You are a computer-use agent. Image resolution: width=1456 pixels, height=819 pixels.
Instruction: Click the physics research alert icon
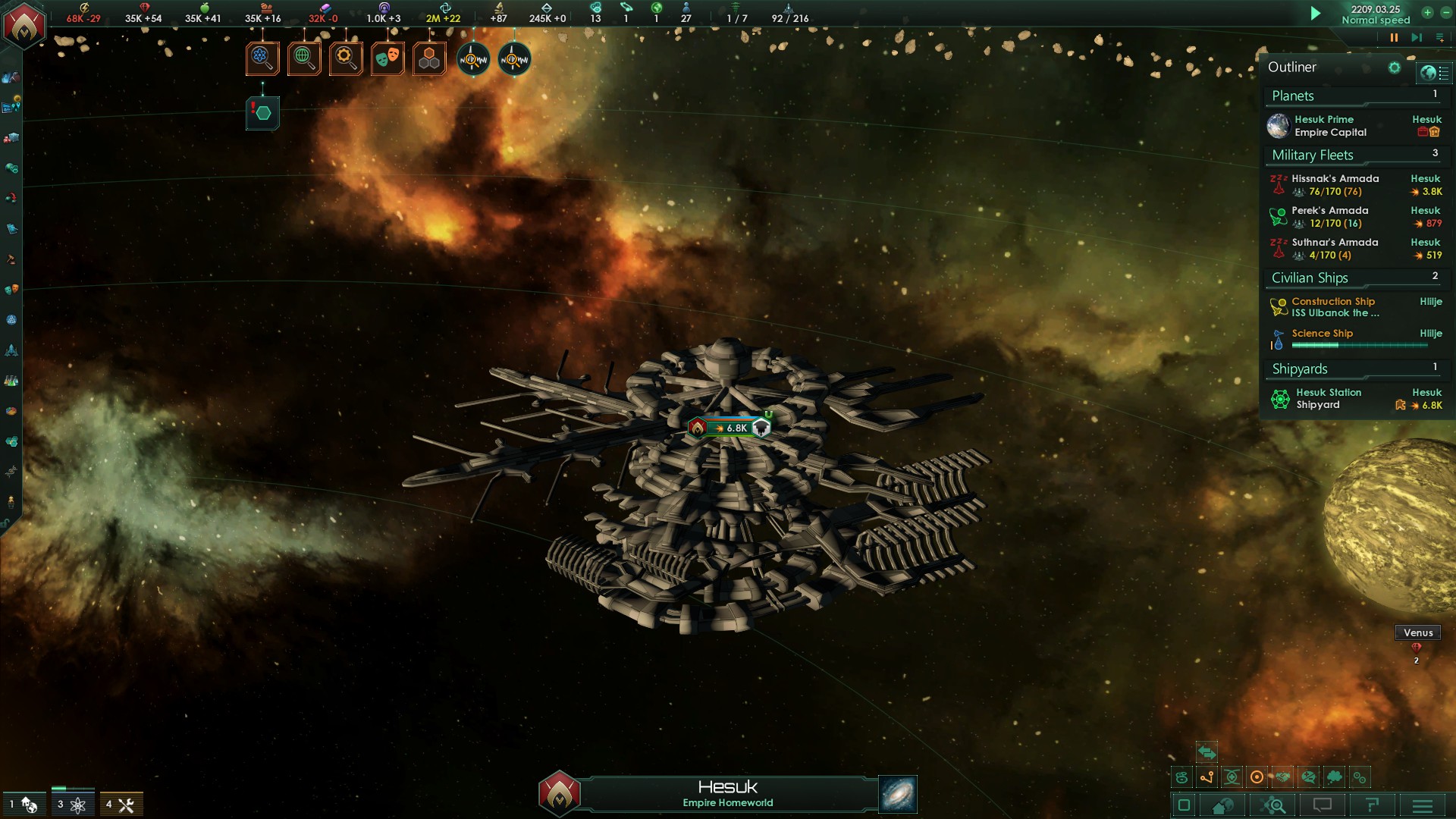(262, 58)
